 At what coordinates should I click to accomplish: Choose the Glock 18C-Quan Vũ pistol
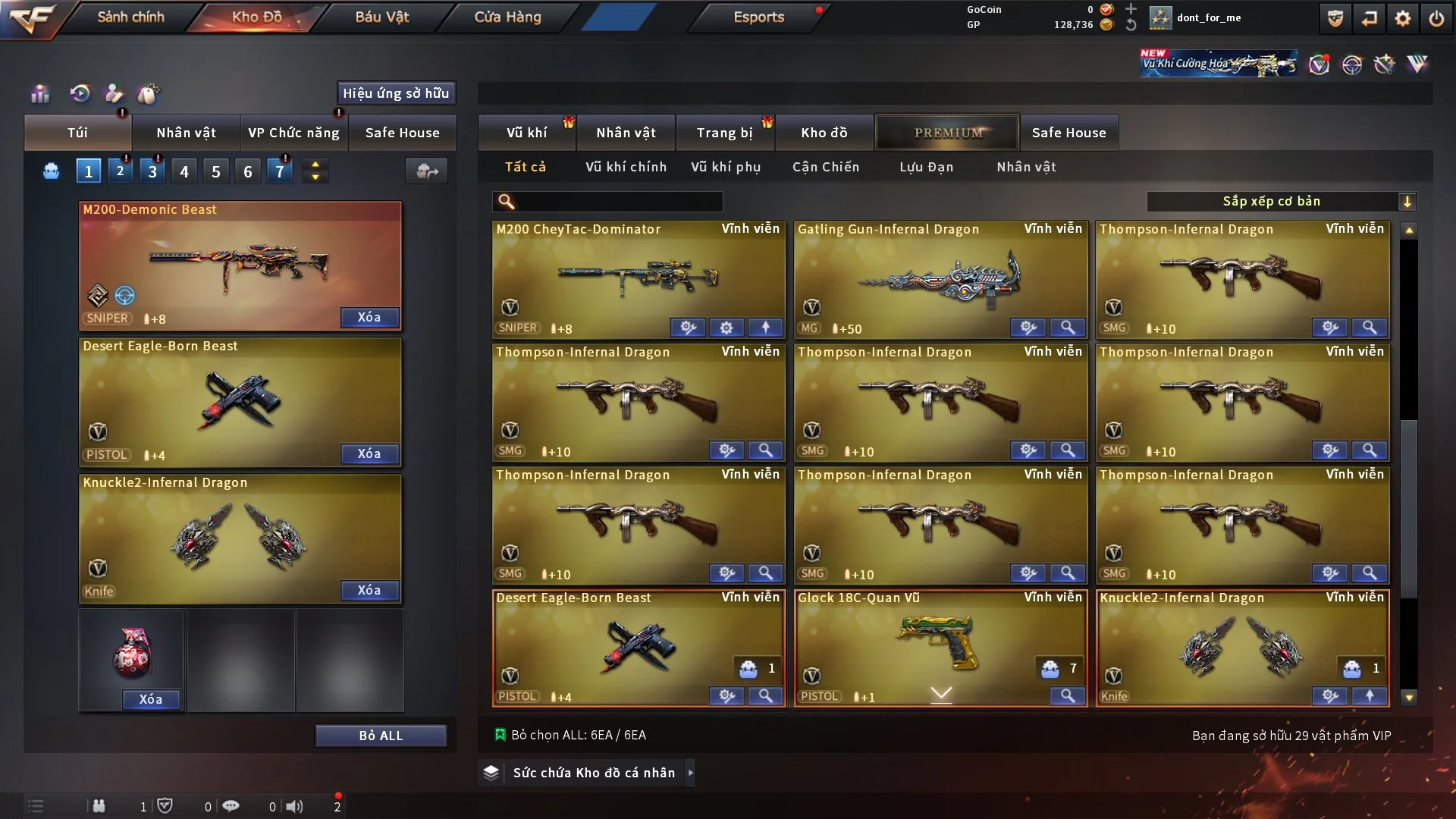[x=940, y=645]
